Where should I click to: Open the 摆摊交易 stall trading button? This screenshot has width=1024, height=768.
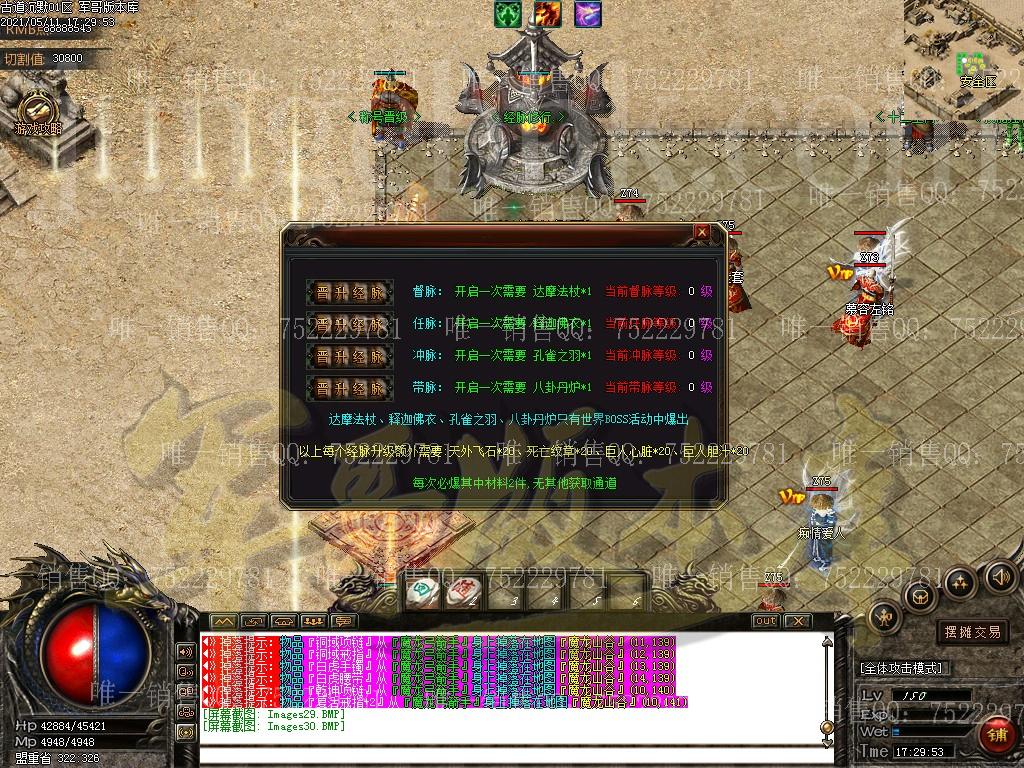tap(971, 632)
